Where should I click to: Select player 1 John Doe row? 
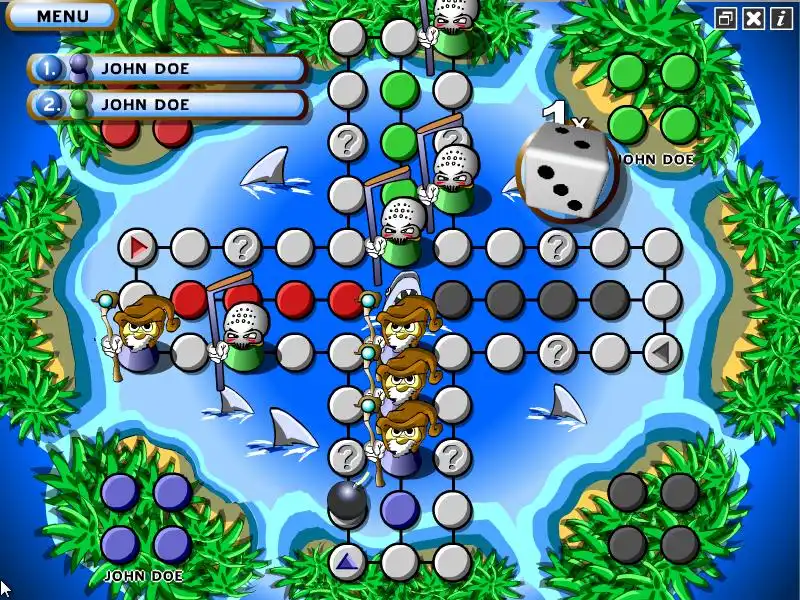(168, 69)
